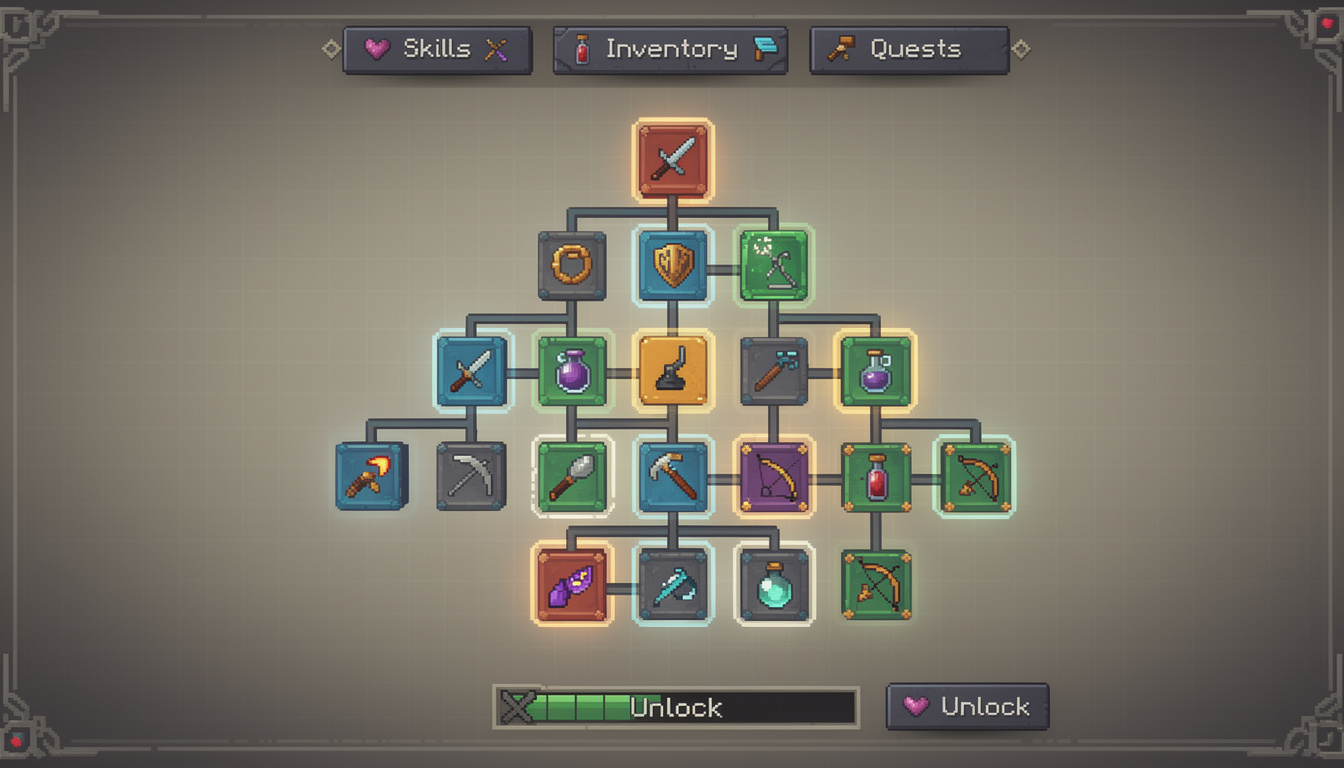This screenshot has width=1344, height=768.
Task: Choose the flaming axe skill node
Action: point(370,478)
